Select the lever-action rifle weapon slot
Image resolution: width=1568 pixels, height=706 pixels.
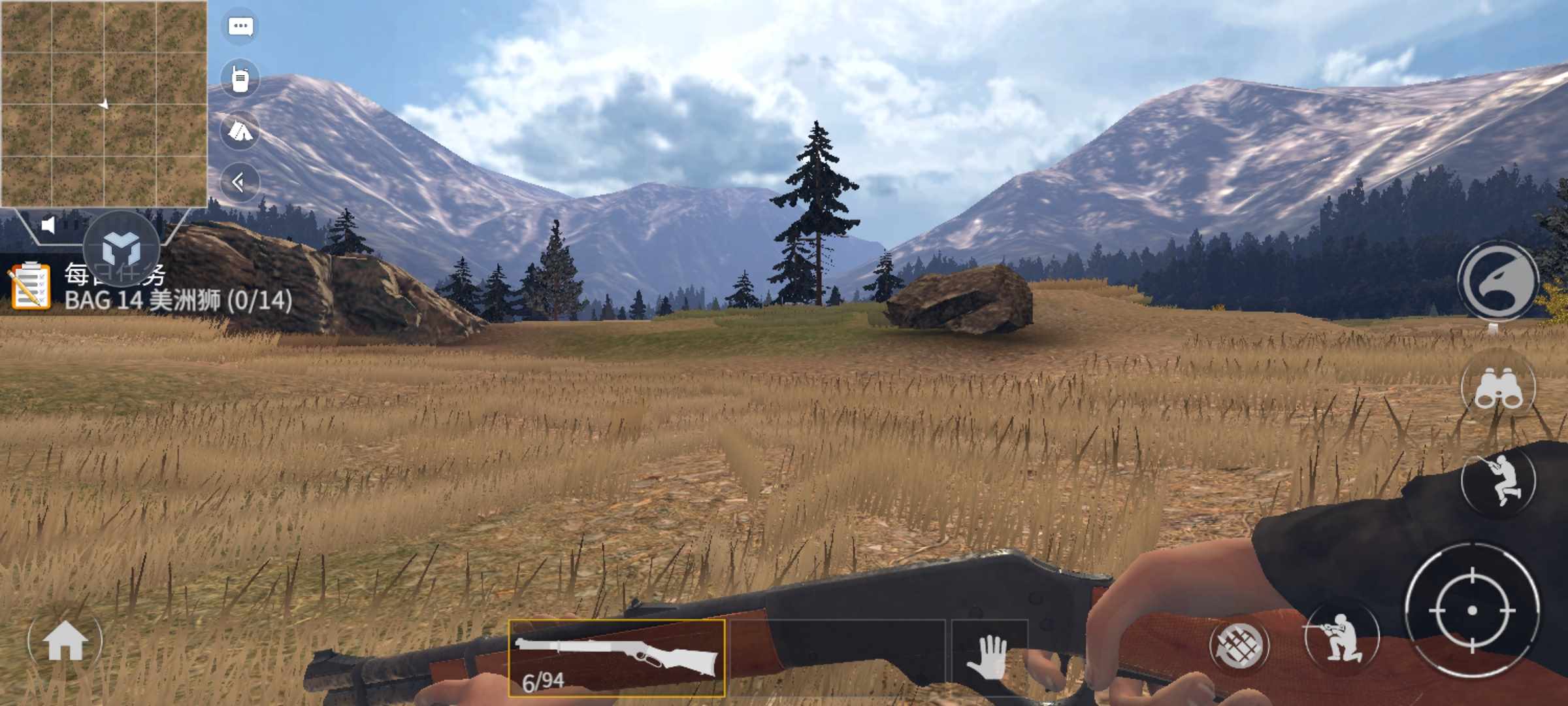pos(616,658)
